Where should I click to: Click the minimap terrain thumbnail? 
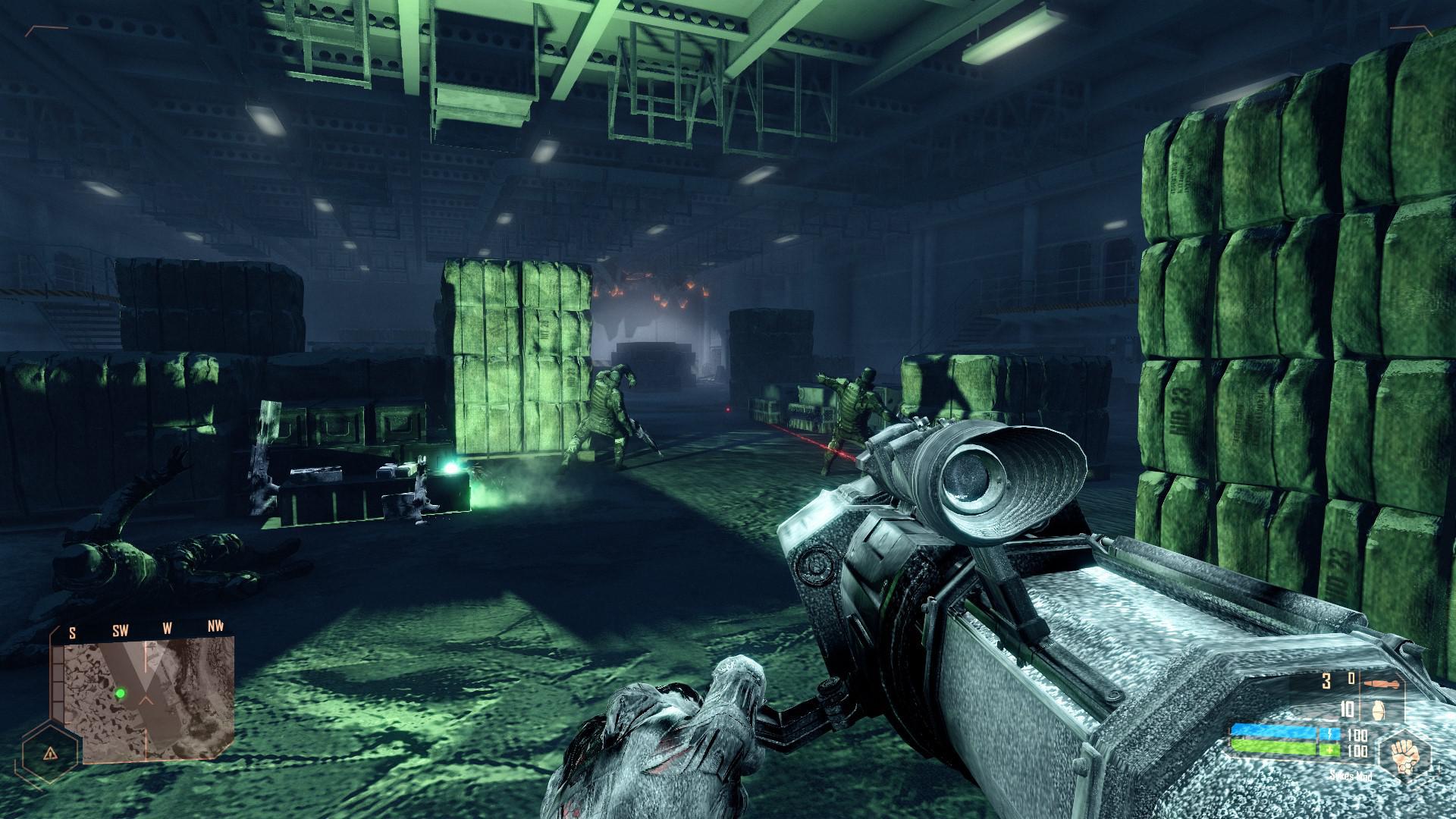click(149, 695)
